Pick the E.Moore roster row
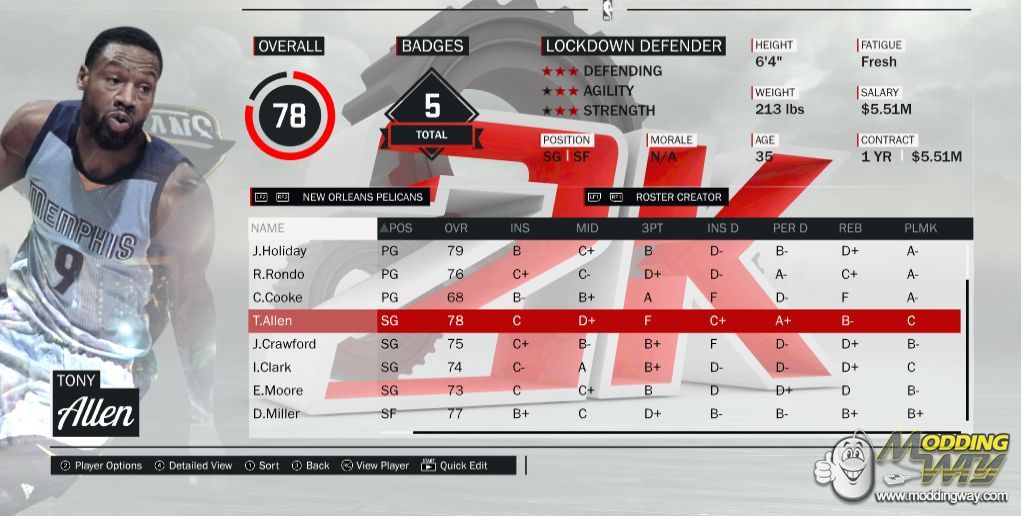1021x516 pixels. 277,390
